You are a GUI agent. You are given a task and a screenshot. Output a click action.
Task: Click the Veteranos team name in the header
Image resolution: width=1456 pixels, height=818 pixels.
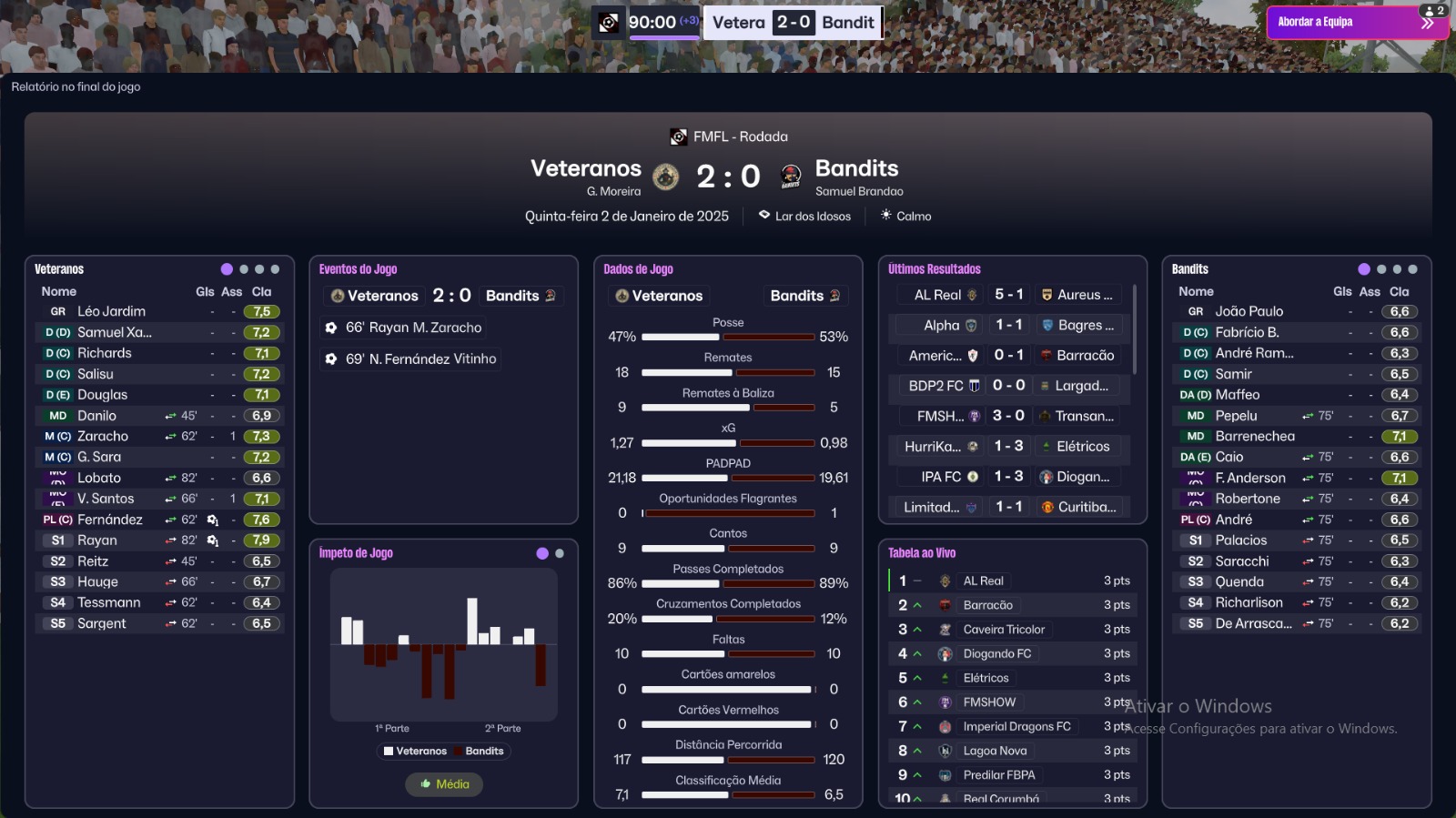585,168
